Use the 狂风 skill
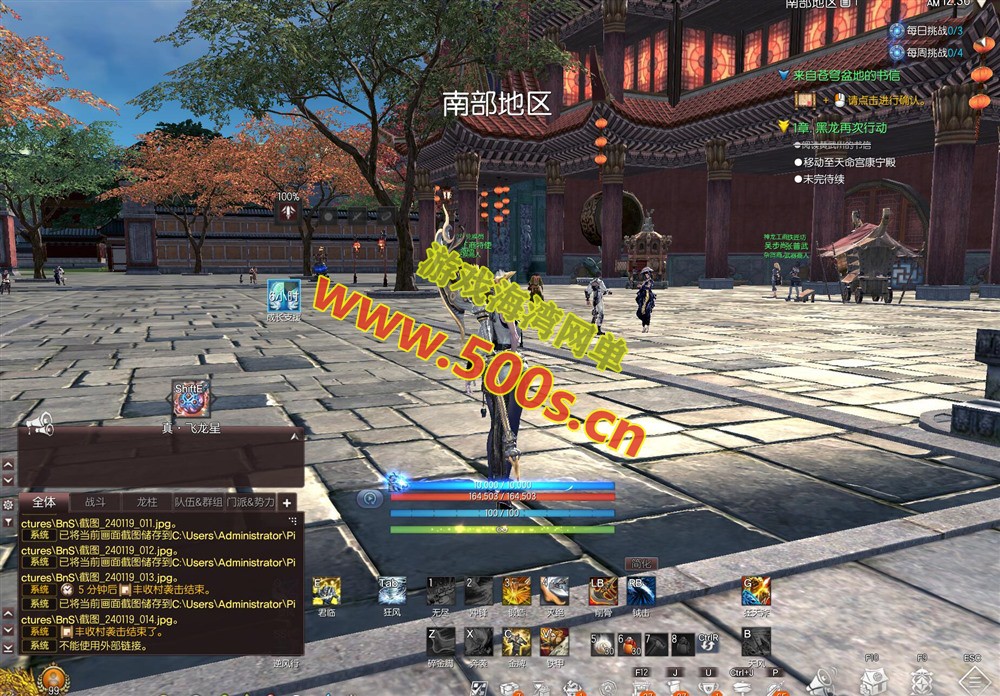Image resolution: width=1000 pixels, height=696 pixels. [x=391, y=591]
